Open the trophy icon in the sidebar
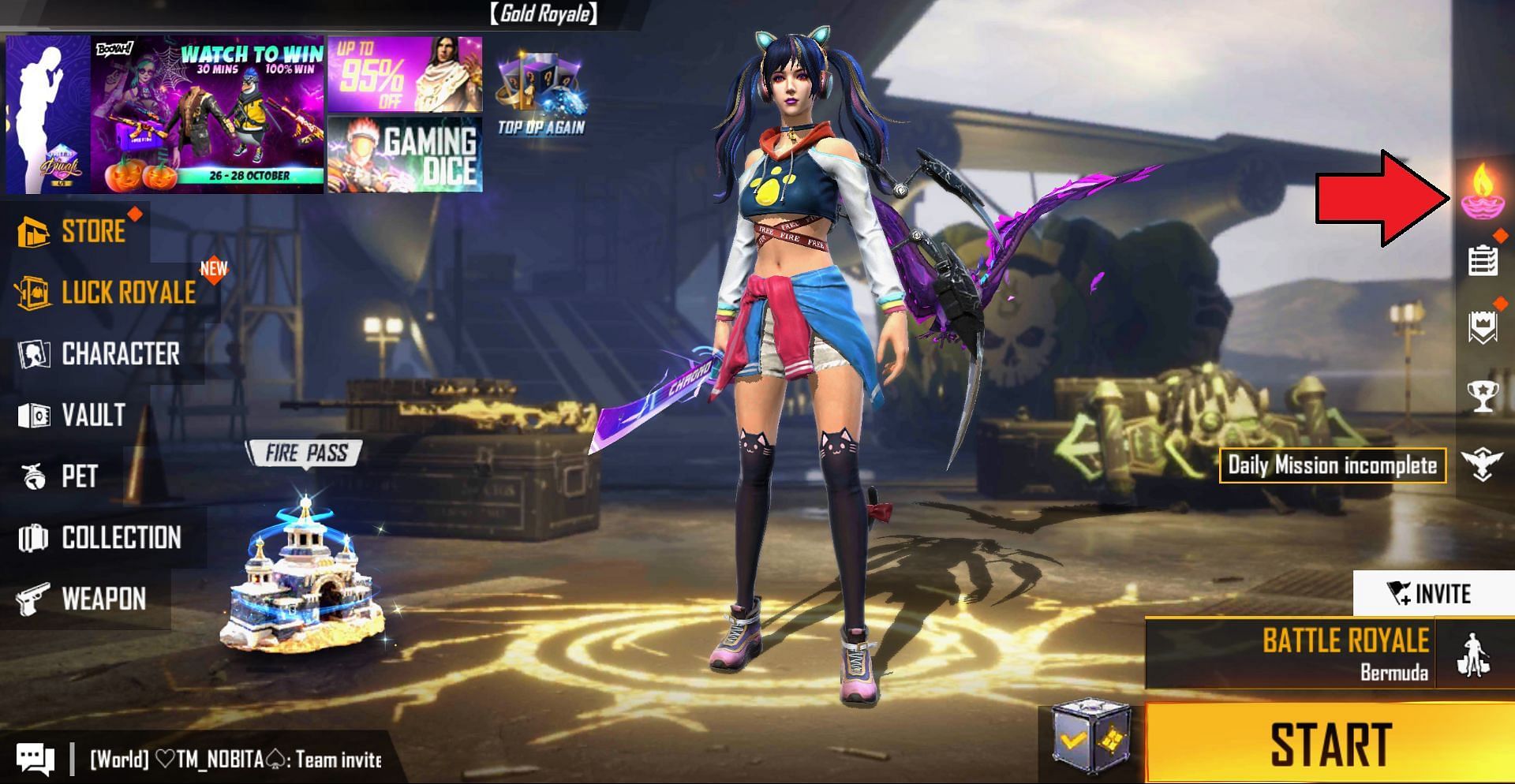 1482,396
